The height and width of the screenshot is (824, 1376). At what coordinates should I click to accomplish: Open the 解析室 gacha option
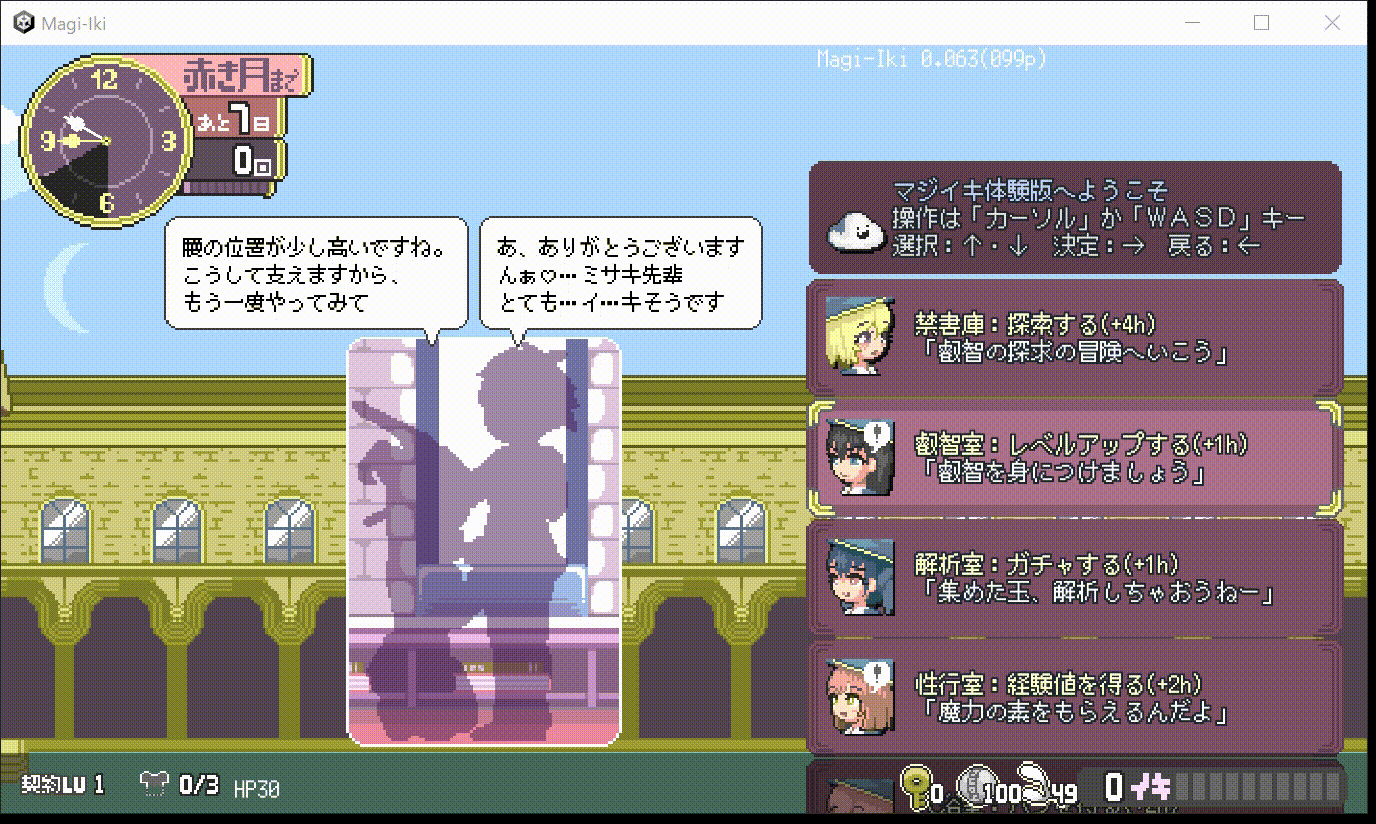point(1075,577)
